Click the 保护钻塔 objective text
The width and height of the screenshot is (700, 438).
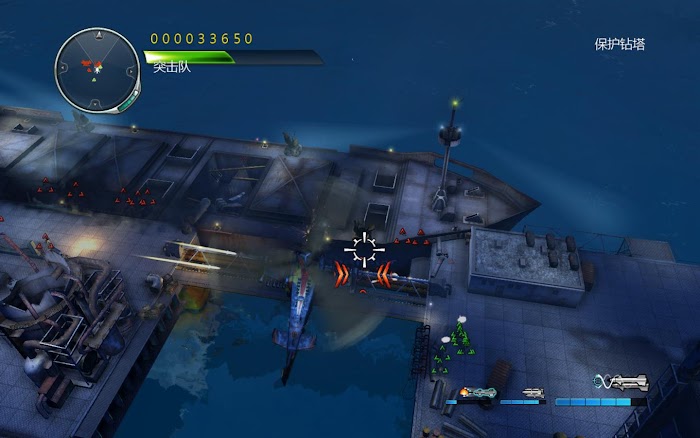619,44
